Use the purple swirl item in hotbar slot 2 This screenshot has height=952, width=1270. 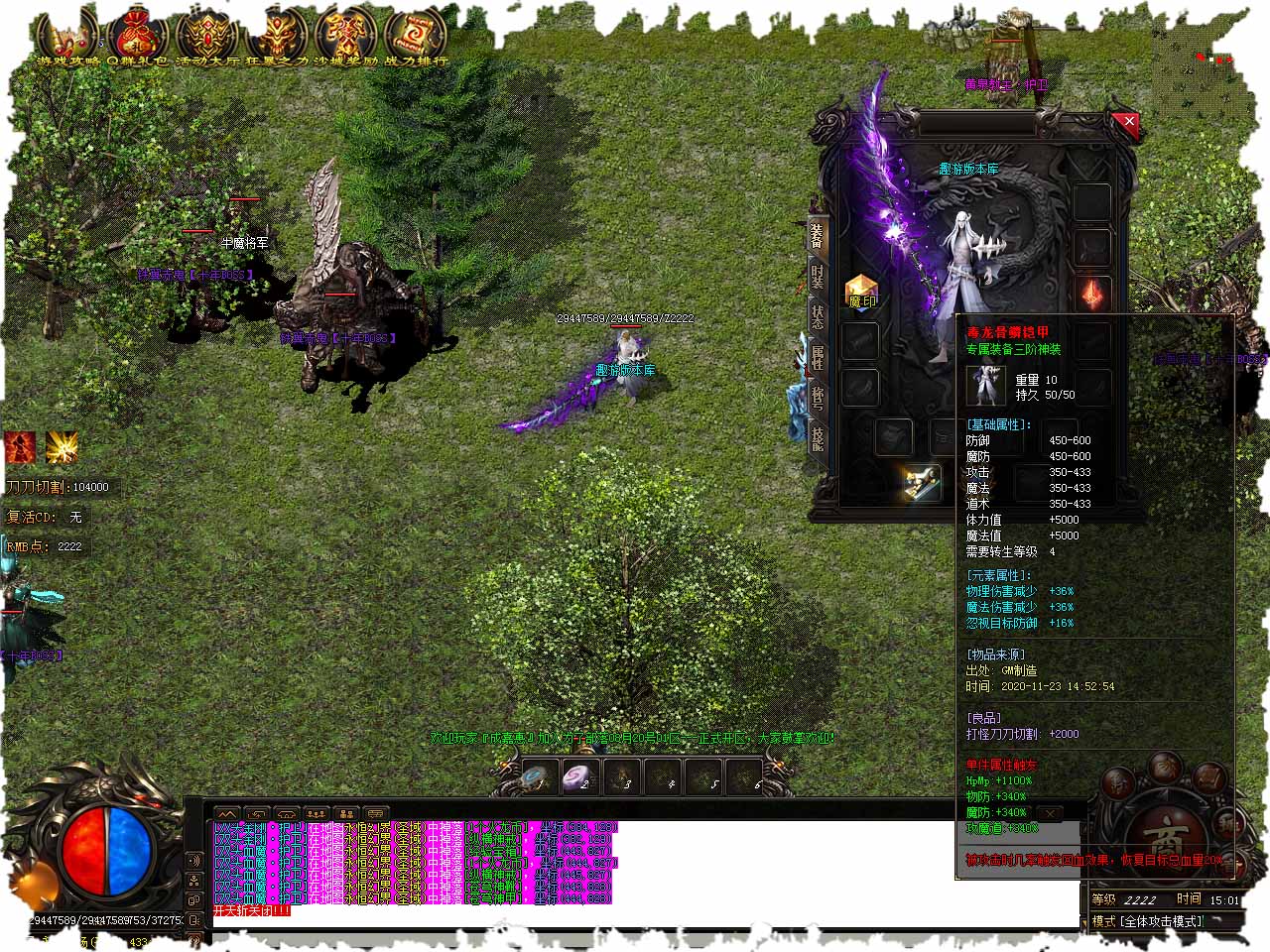pyautogui.click(x=580, y=778)
